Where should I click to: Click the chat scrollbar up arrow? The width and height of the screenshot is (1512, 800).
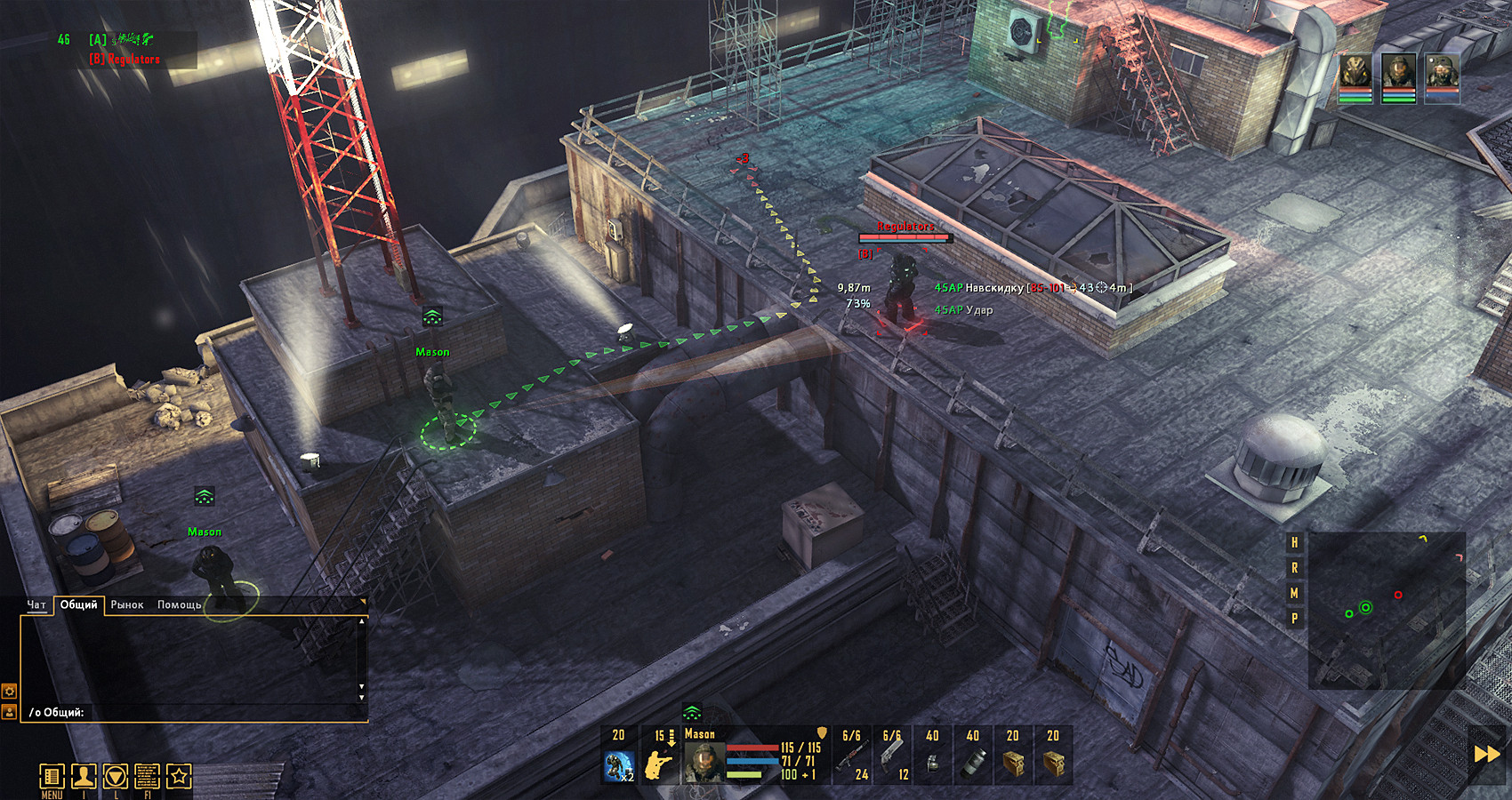362,621
